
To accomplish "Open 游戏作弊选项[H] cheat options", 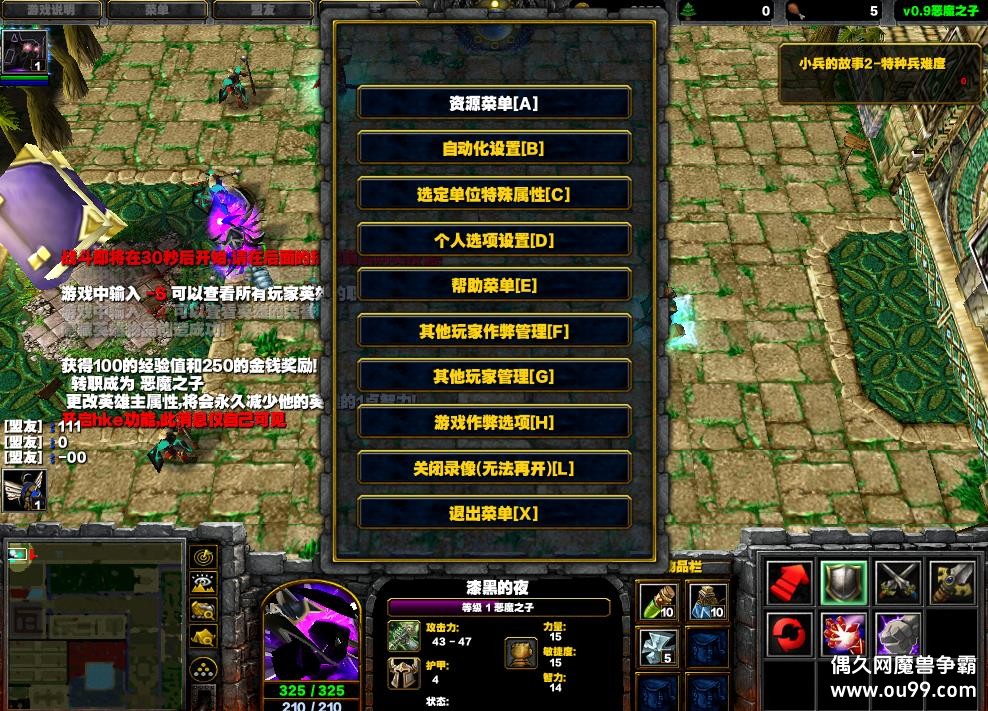I will (x=494, y=422).
